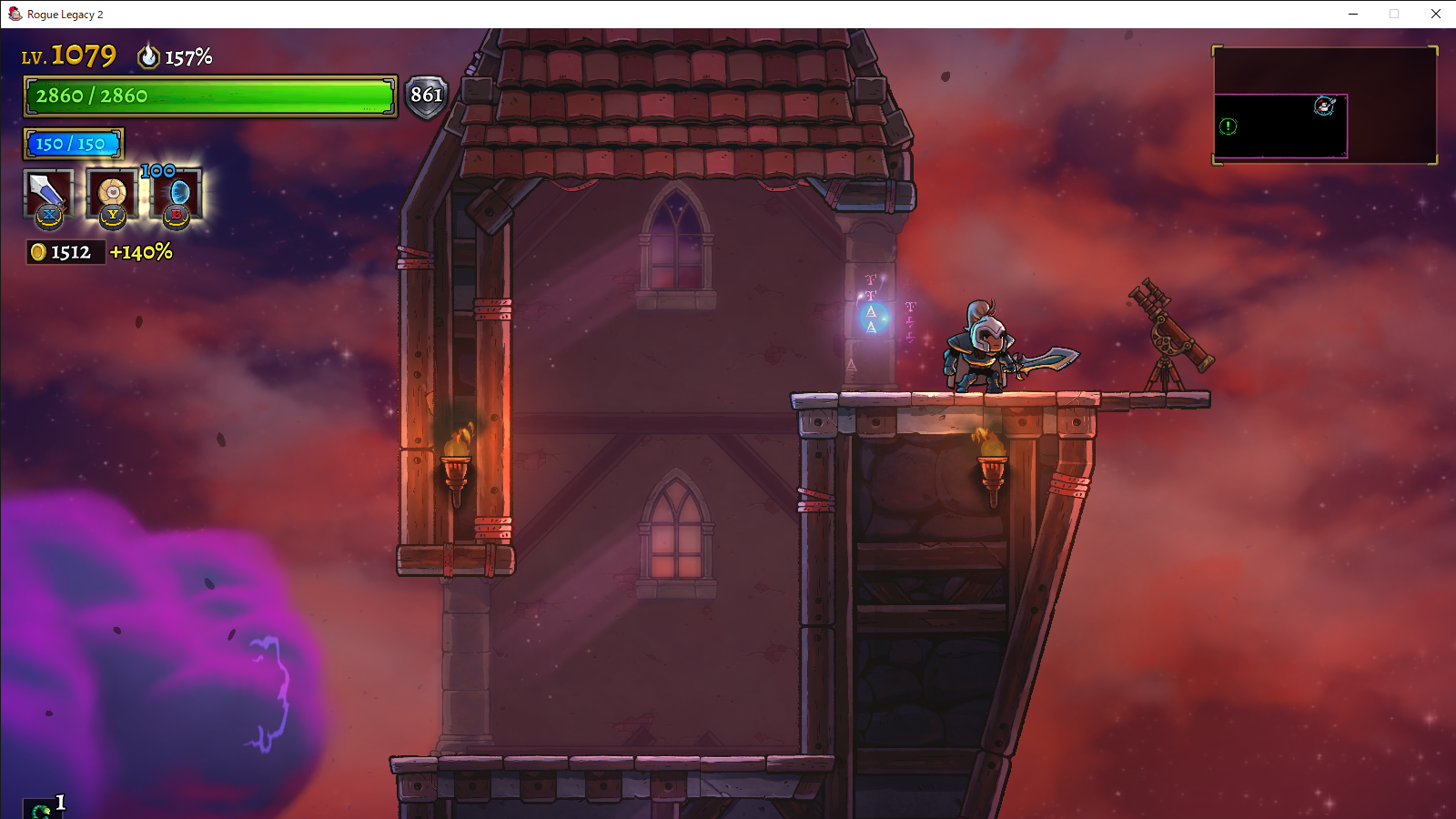Click the armor shield badge
Viewport: 1456px width, 819px height.
tap(426, 96)
